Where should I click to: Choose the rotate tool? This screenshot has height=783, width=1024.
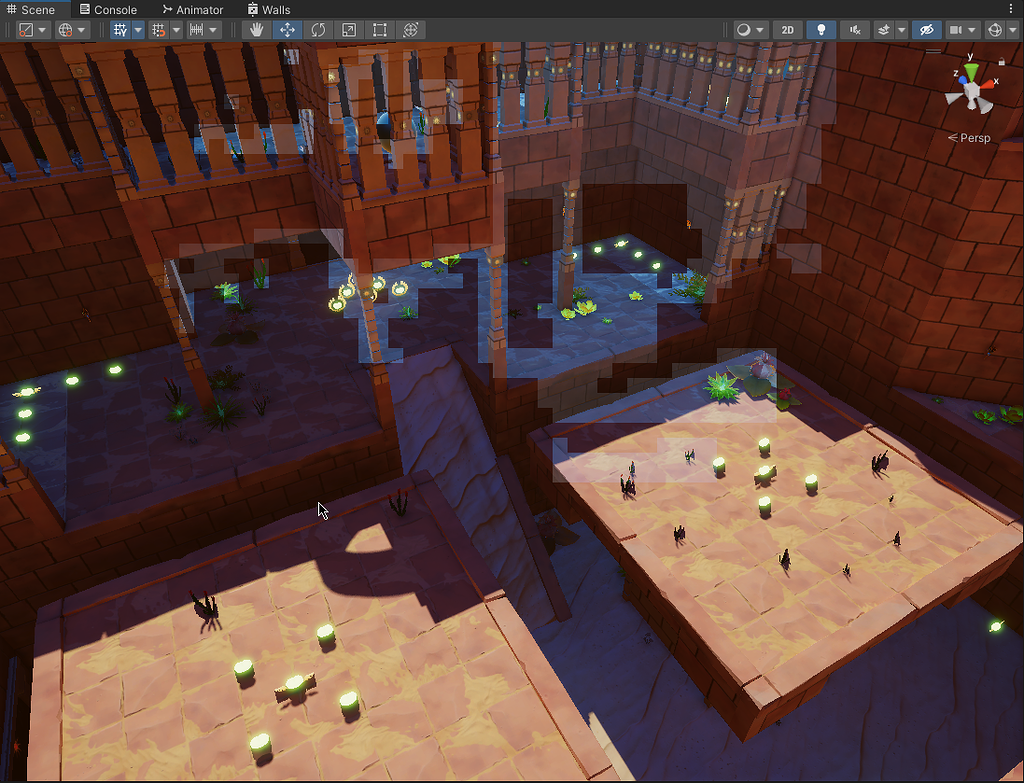coord(318,30)
